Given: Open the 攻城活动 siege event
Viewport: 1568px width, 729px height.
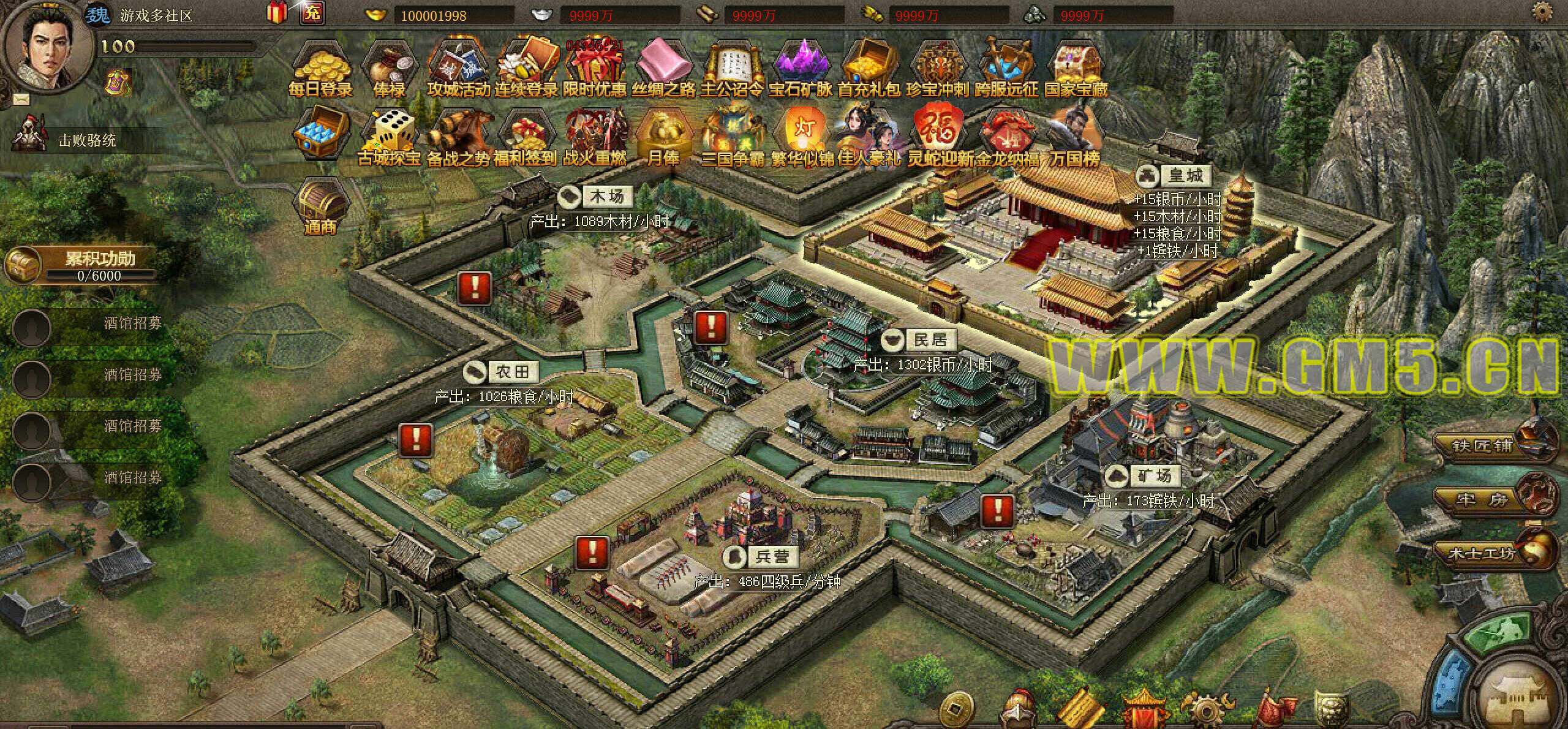Looking at the screenshot, I should tap(458, 69).
